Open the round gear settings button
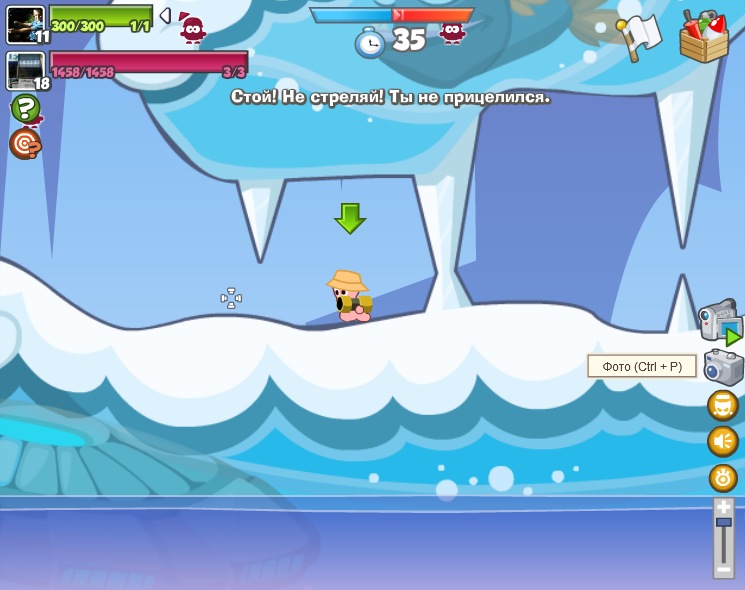The width and height of the screenshot is (745, 590). pos(723,477)
